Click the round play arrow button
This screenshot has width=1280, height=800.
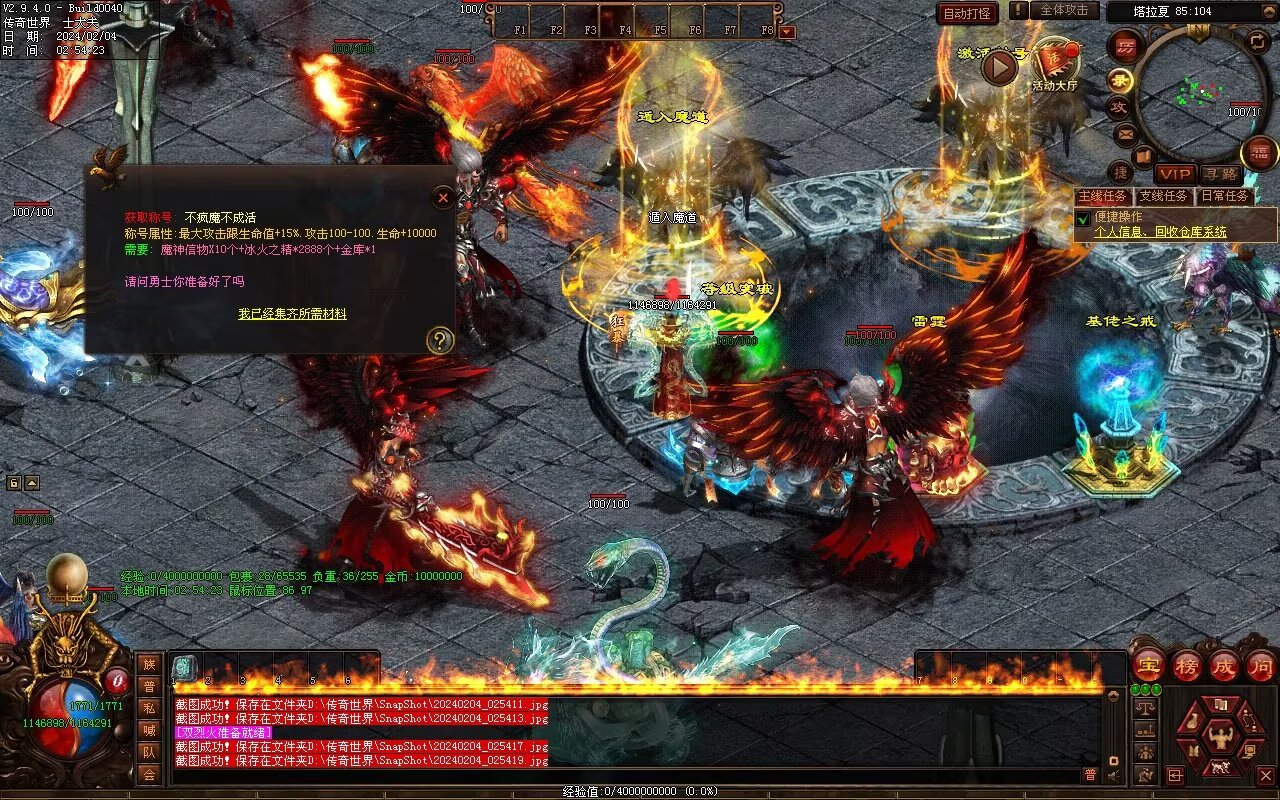pyautogui.click(x=999, y=67)
